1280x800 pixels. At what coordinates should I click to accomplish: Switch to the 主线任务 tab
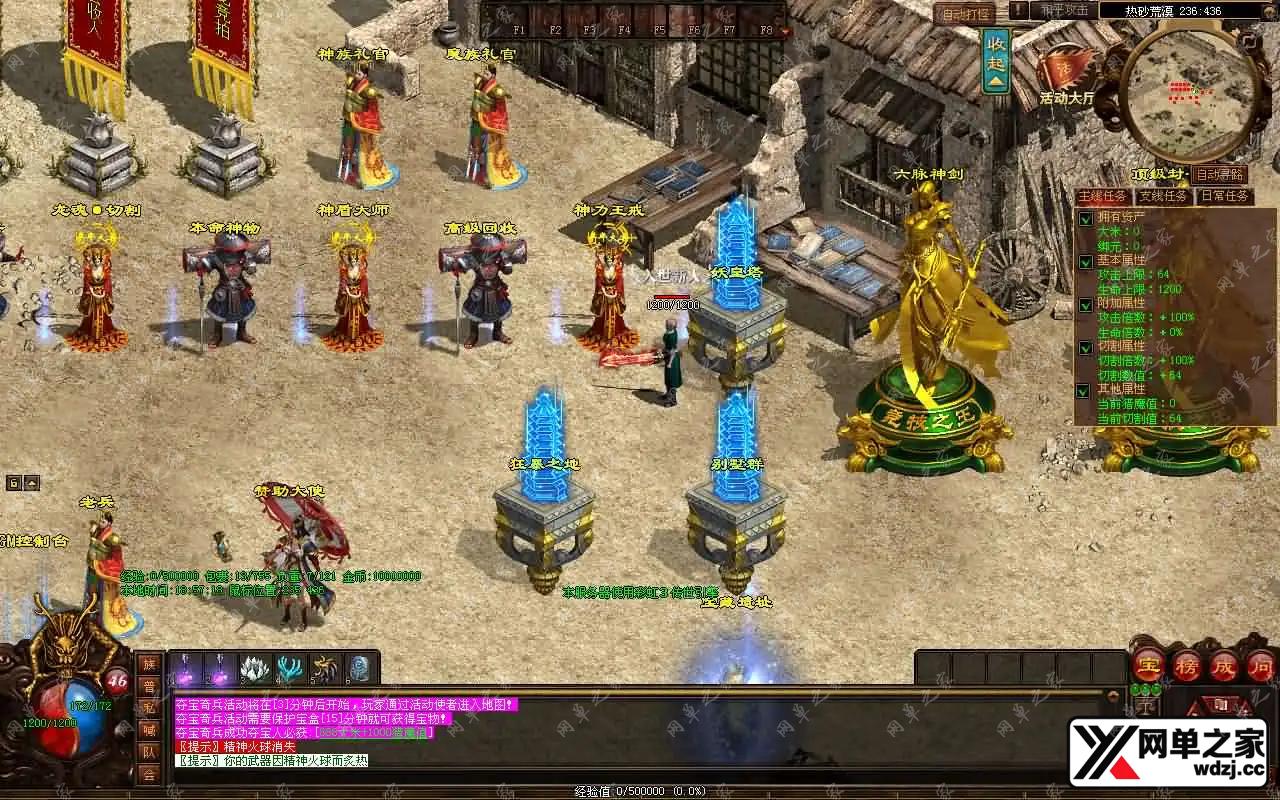tap(1103, 197)
